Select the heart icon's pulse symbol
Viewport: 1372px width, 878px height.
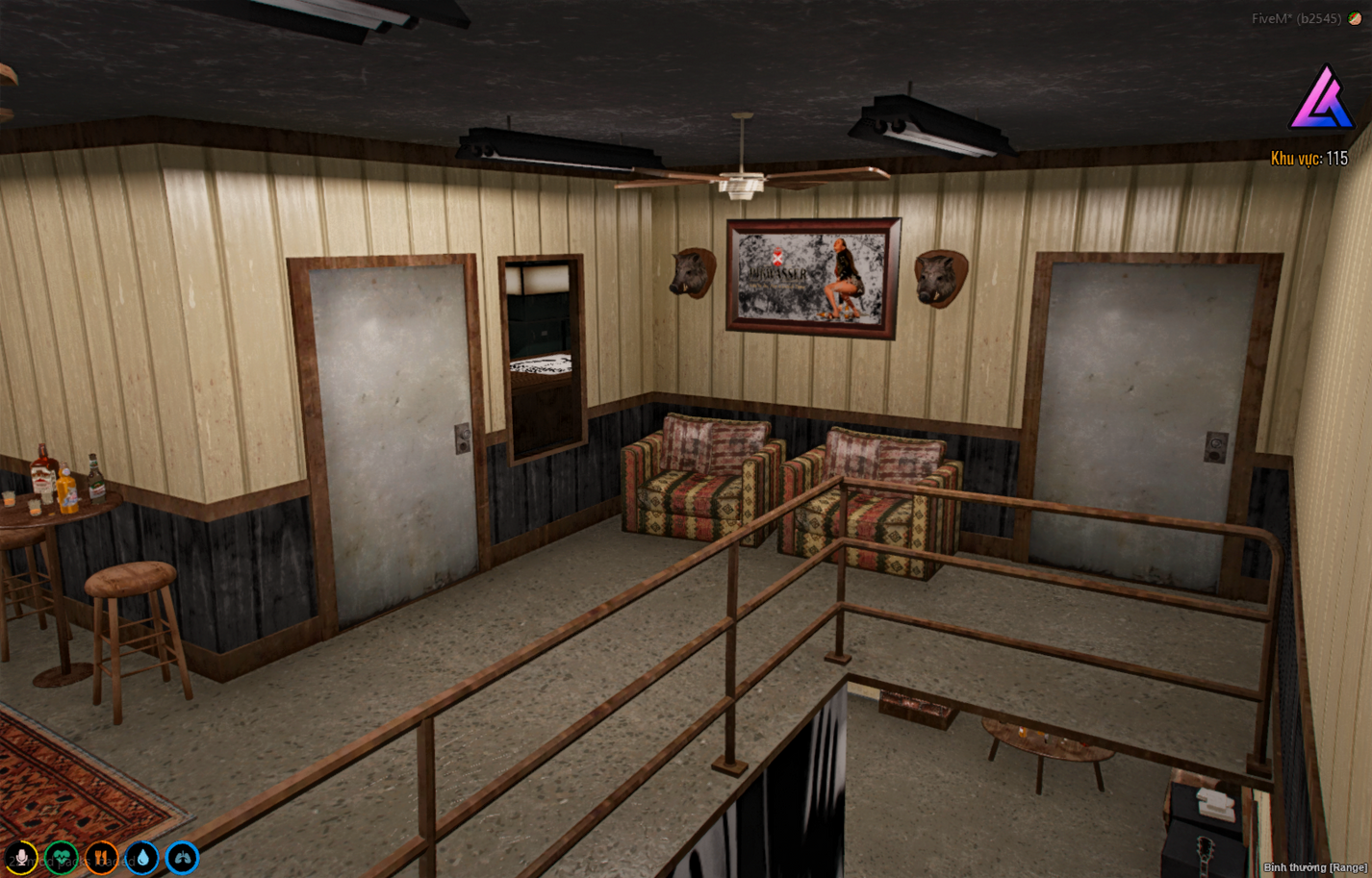61,859
